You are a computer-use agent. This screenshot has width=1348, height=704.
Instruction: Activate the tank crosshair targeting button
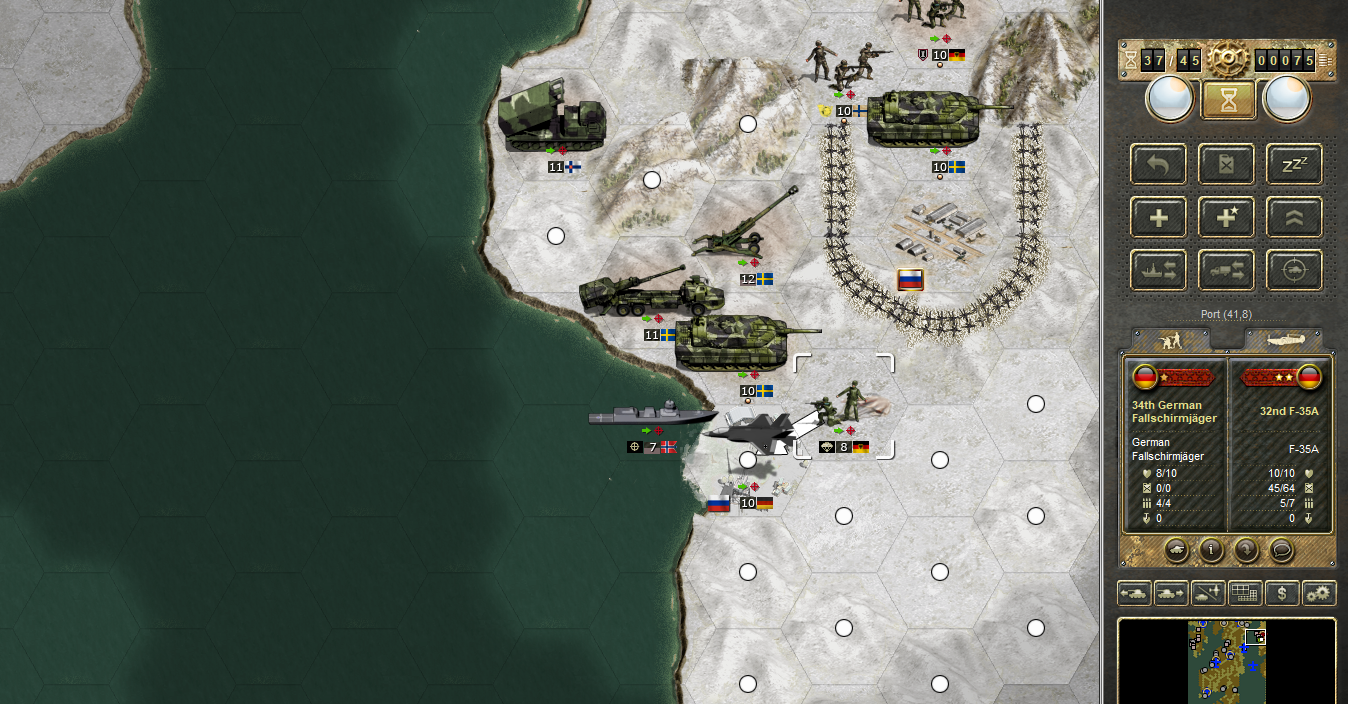click(x=1294, y=270)
